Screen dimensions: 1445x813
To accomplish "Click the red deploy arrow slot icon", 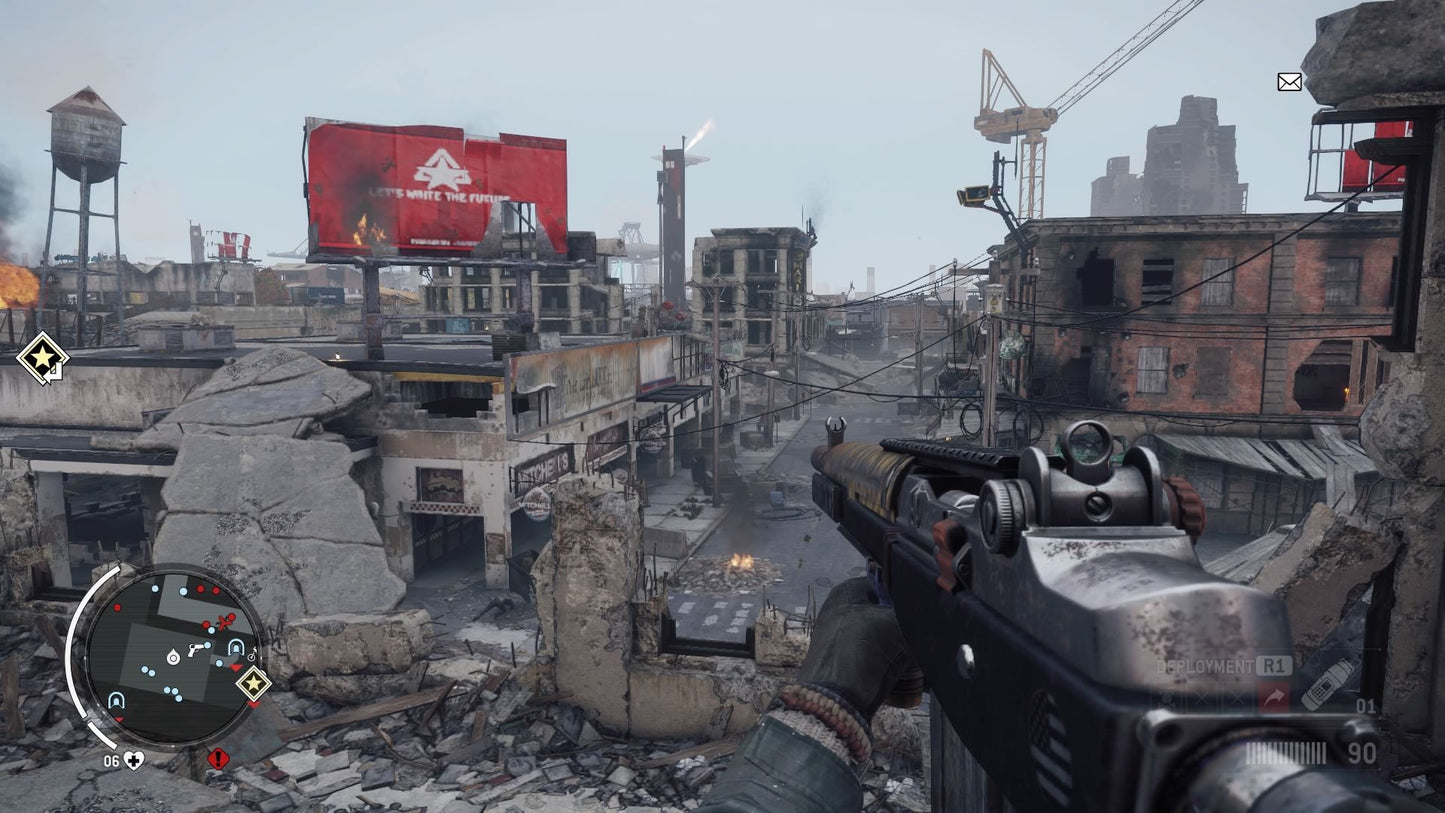I will click(x=1274, y=694).
